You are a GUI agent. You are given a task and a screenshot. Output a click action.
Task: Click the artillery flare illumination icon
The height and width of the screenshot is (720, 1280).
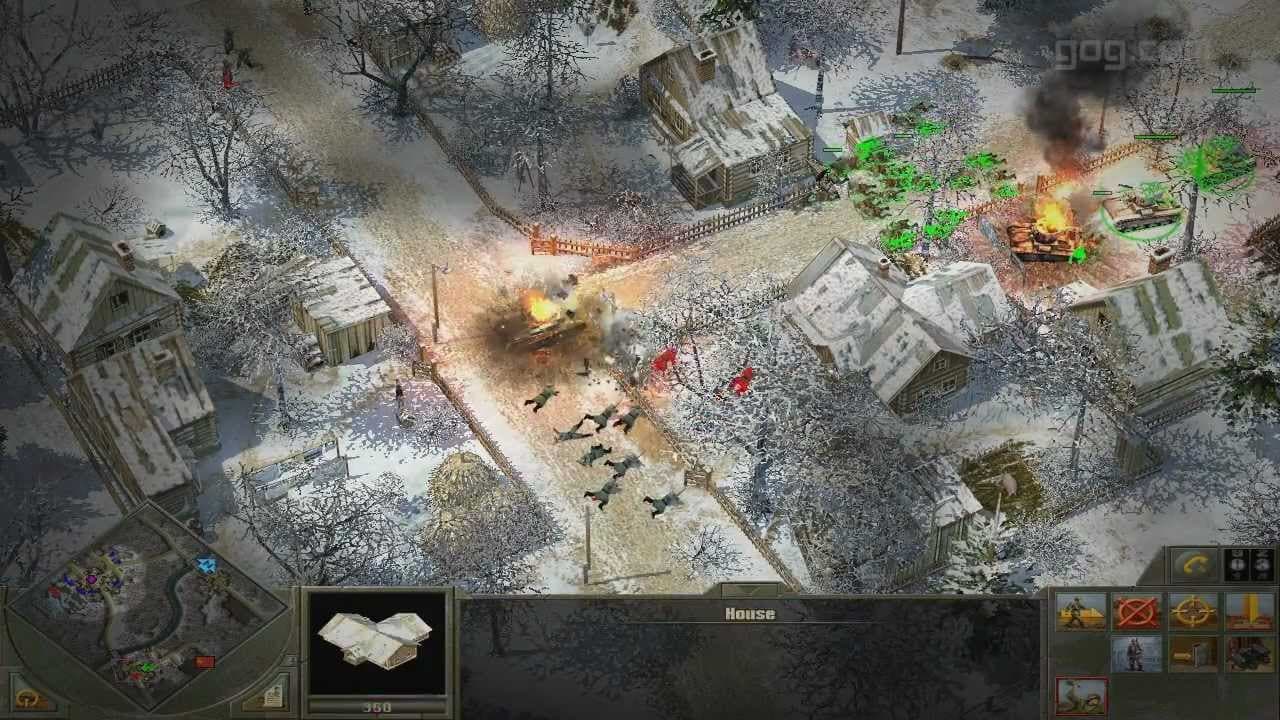[1248, 611]
